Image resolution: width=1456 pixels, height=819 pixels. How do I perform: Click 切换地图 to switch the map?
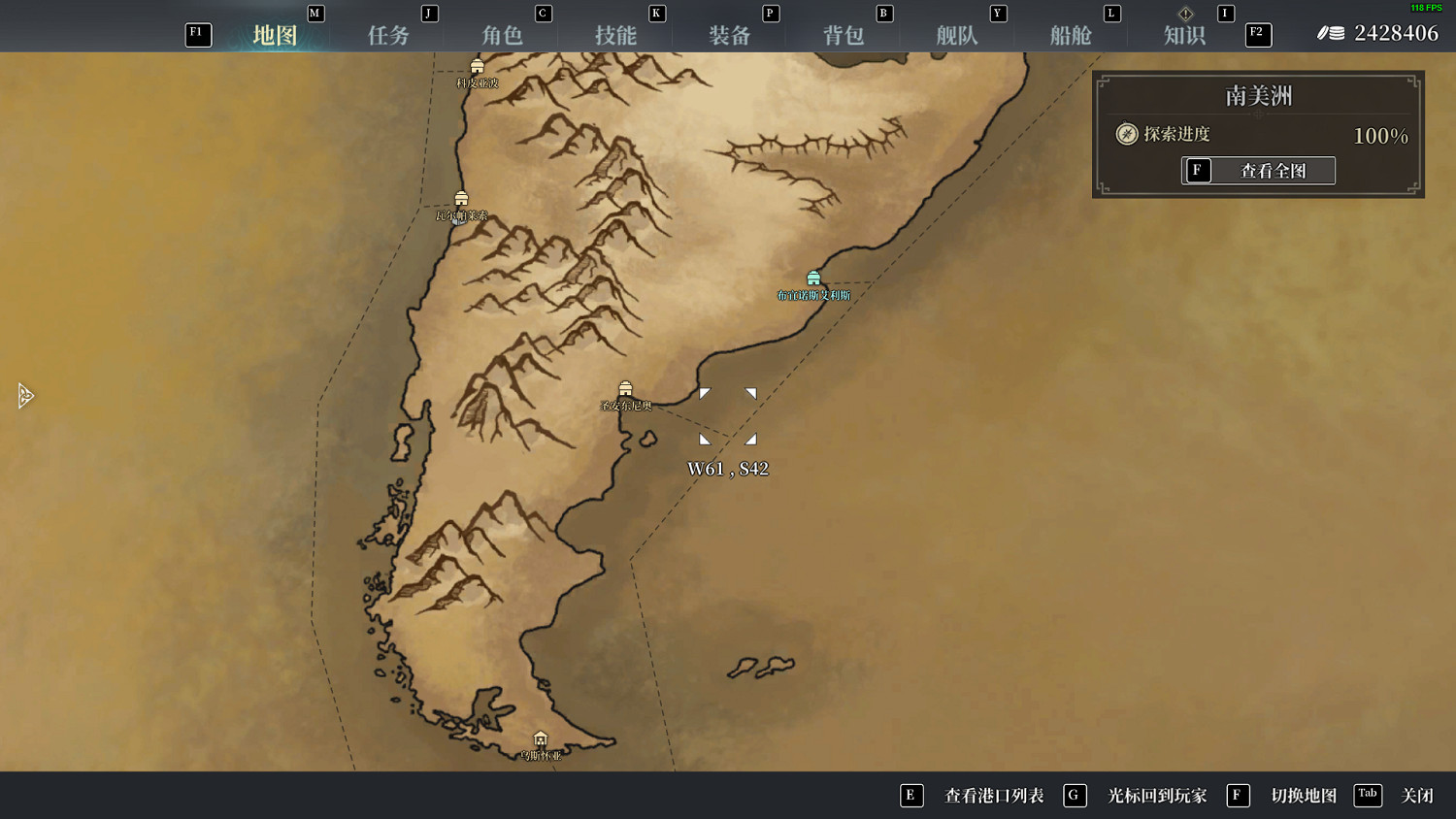coord(1306,795)
